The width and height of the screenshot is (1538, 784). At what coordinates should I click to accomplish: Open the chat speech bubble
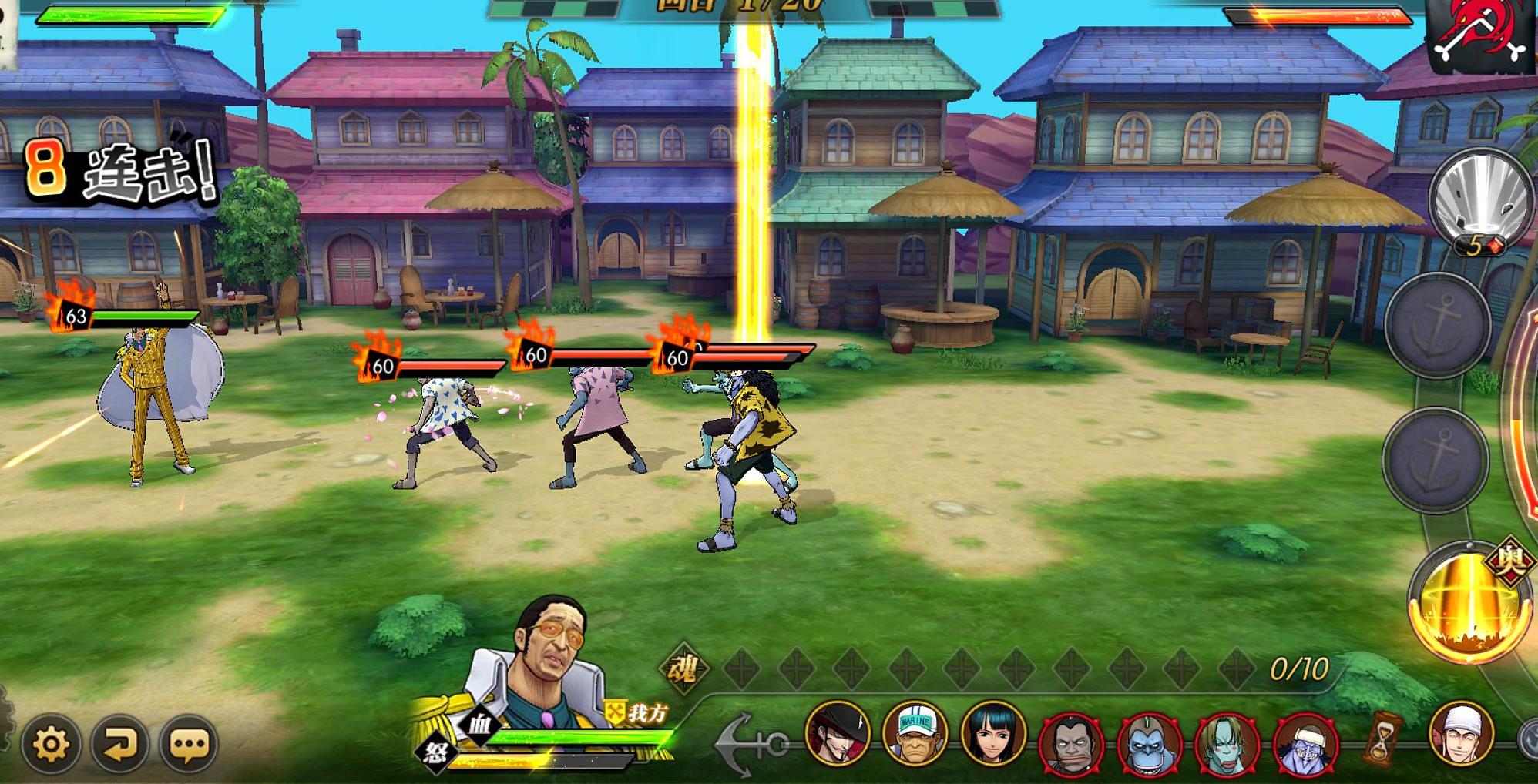point(189,744)
